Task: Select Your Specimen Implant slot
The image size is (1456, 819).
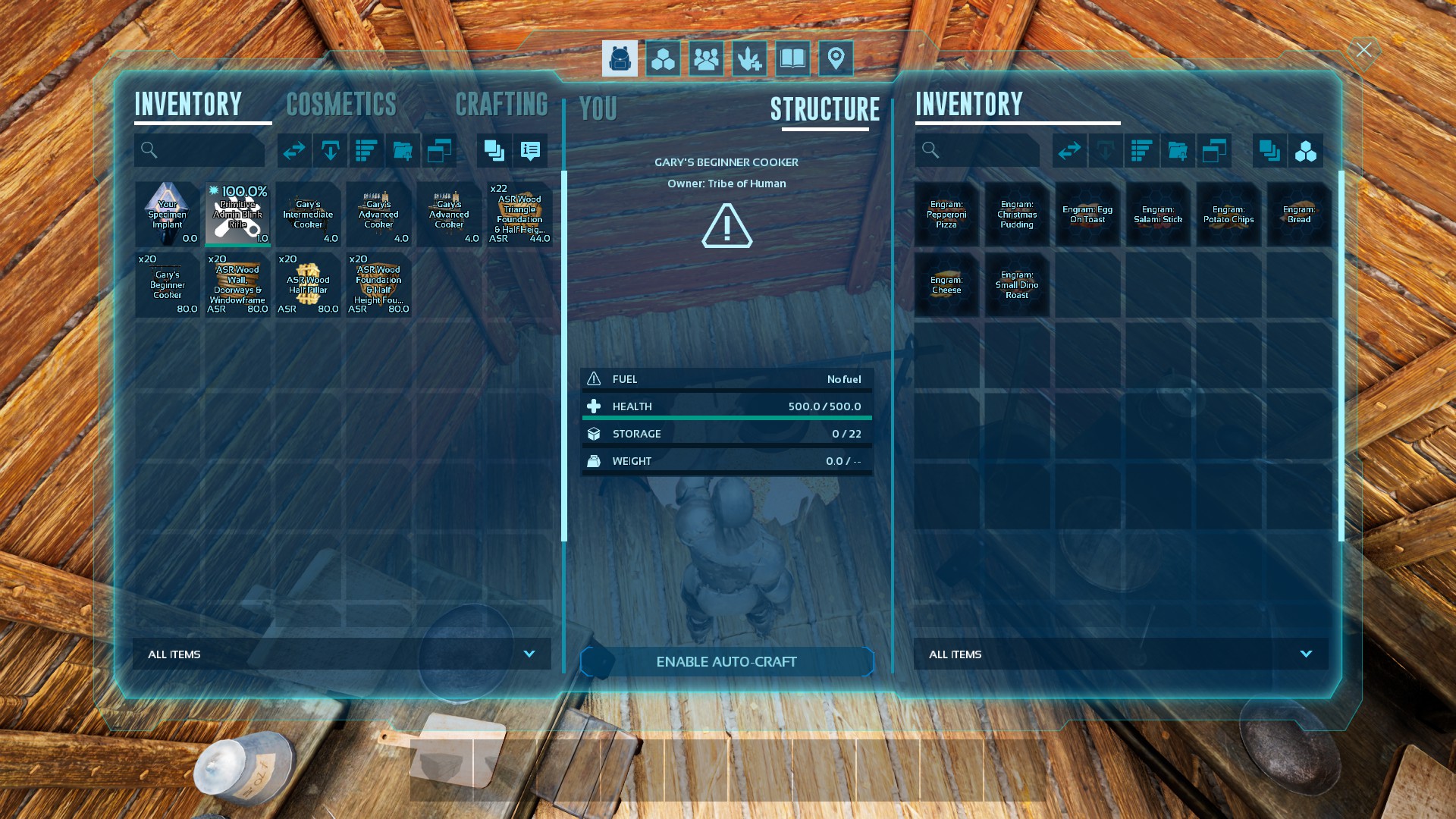Action: [167, 214]
